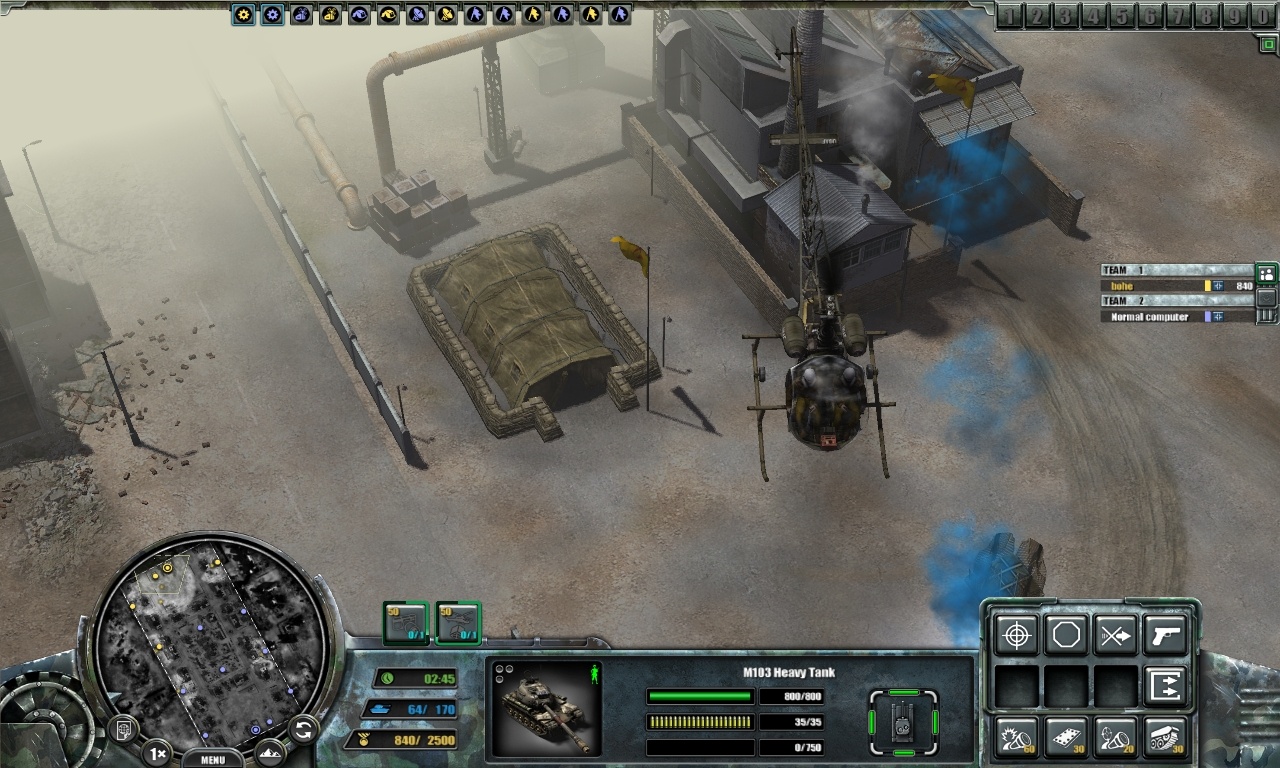Select the pistol fire mode command
This screenshot has height=768, width=1280.
[x=1165, y=635]
